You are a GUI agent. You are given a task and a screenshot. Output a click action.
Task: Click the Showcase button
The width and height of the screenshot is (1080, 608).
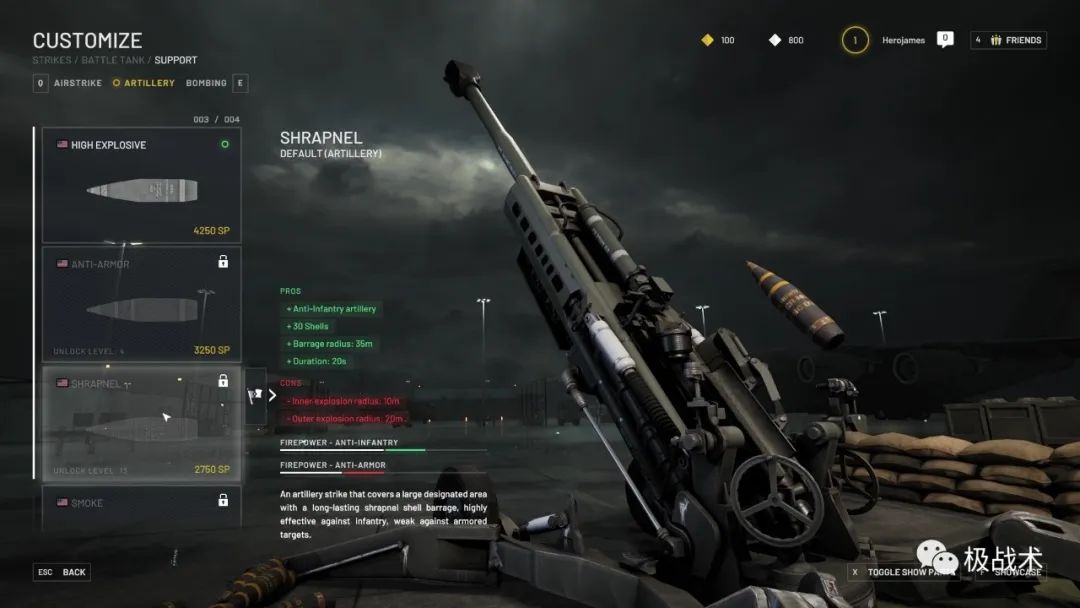1011,572
